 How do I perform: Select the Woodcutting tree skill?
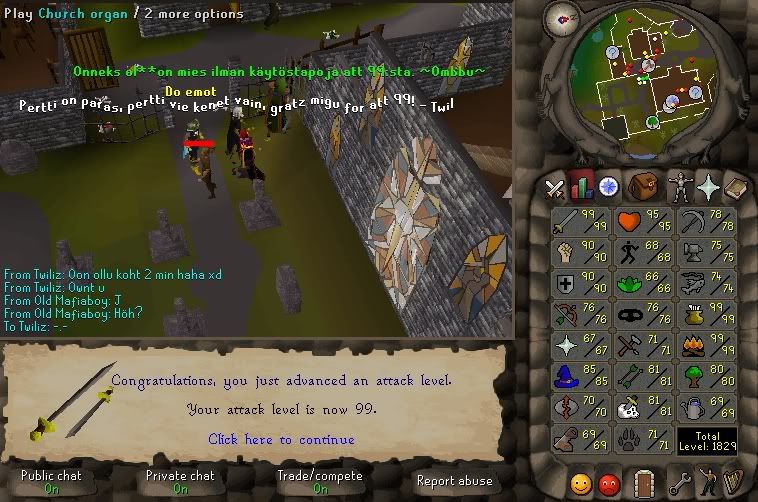(691, 377)
